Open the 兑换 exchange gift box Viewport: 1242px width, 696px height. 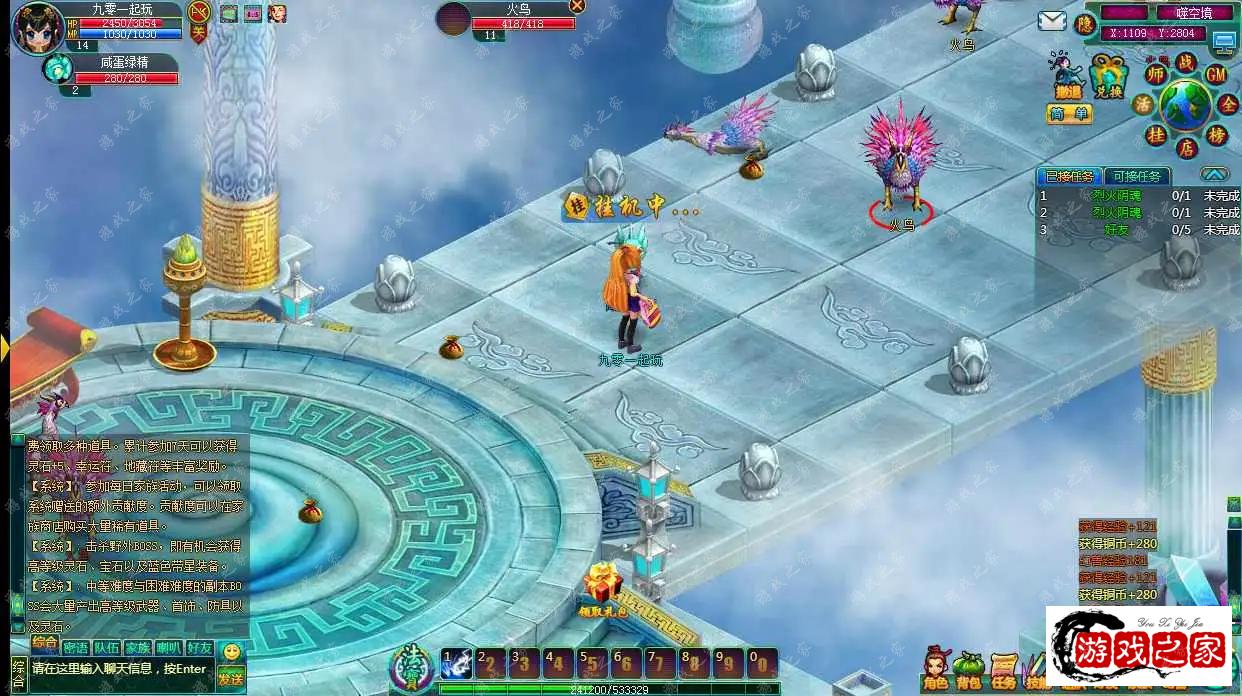[1107, 77]
